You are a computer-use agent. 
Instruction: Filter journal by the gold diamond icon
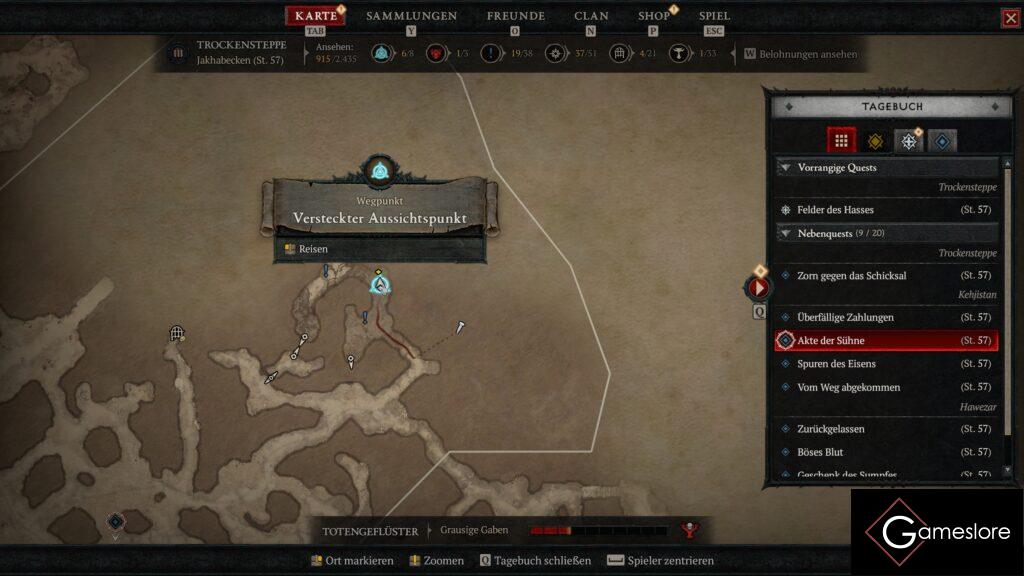tap(875, 141)
